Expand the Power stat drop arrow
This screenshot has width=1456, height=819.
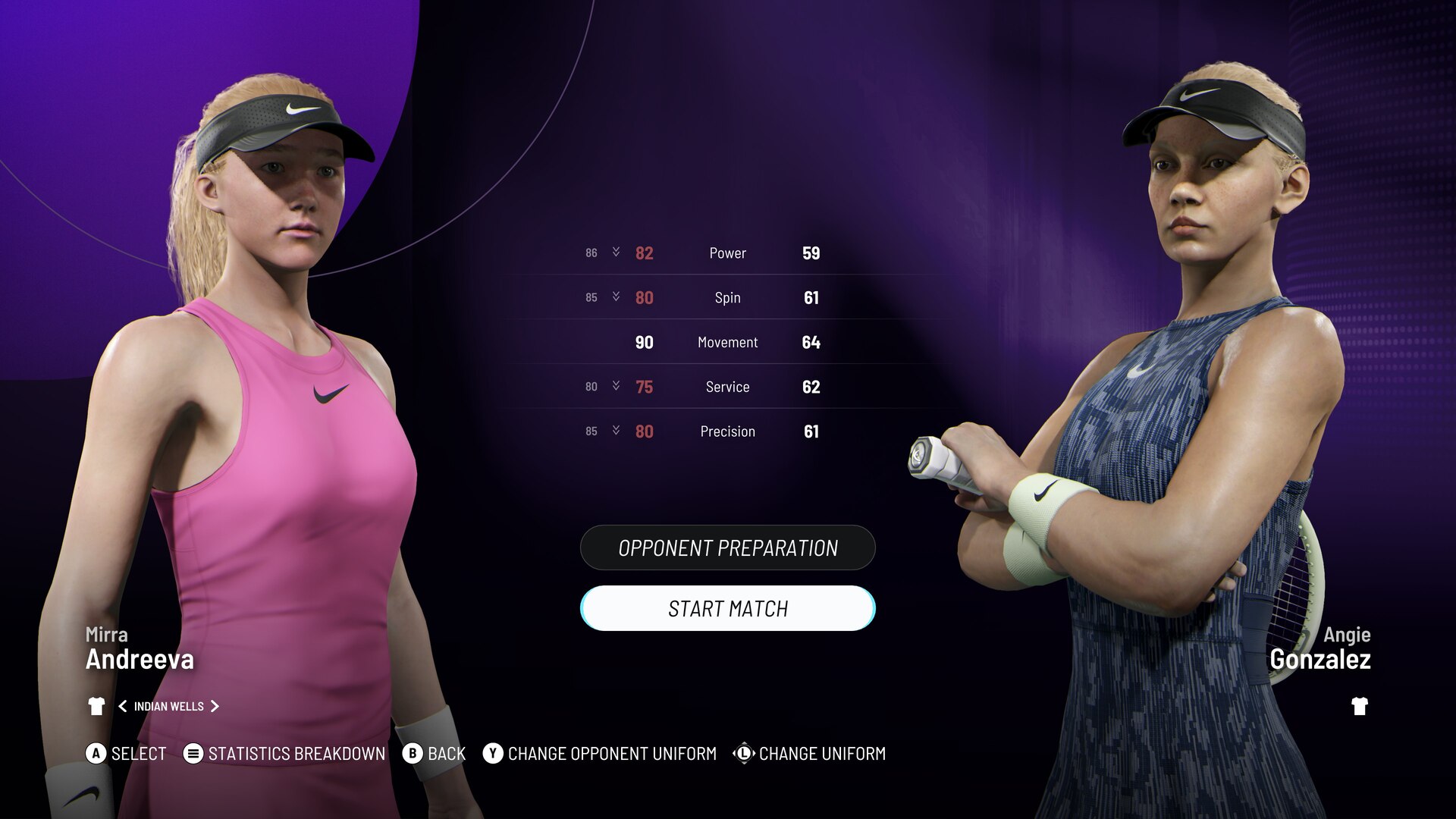pyautogui.click(x=616, y=252)
